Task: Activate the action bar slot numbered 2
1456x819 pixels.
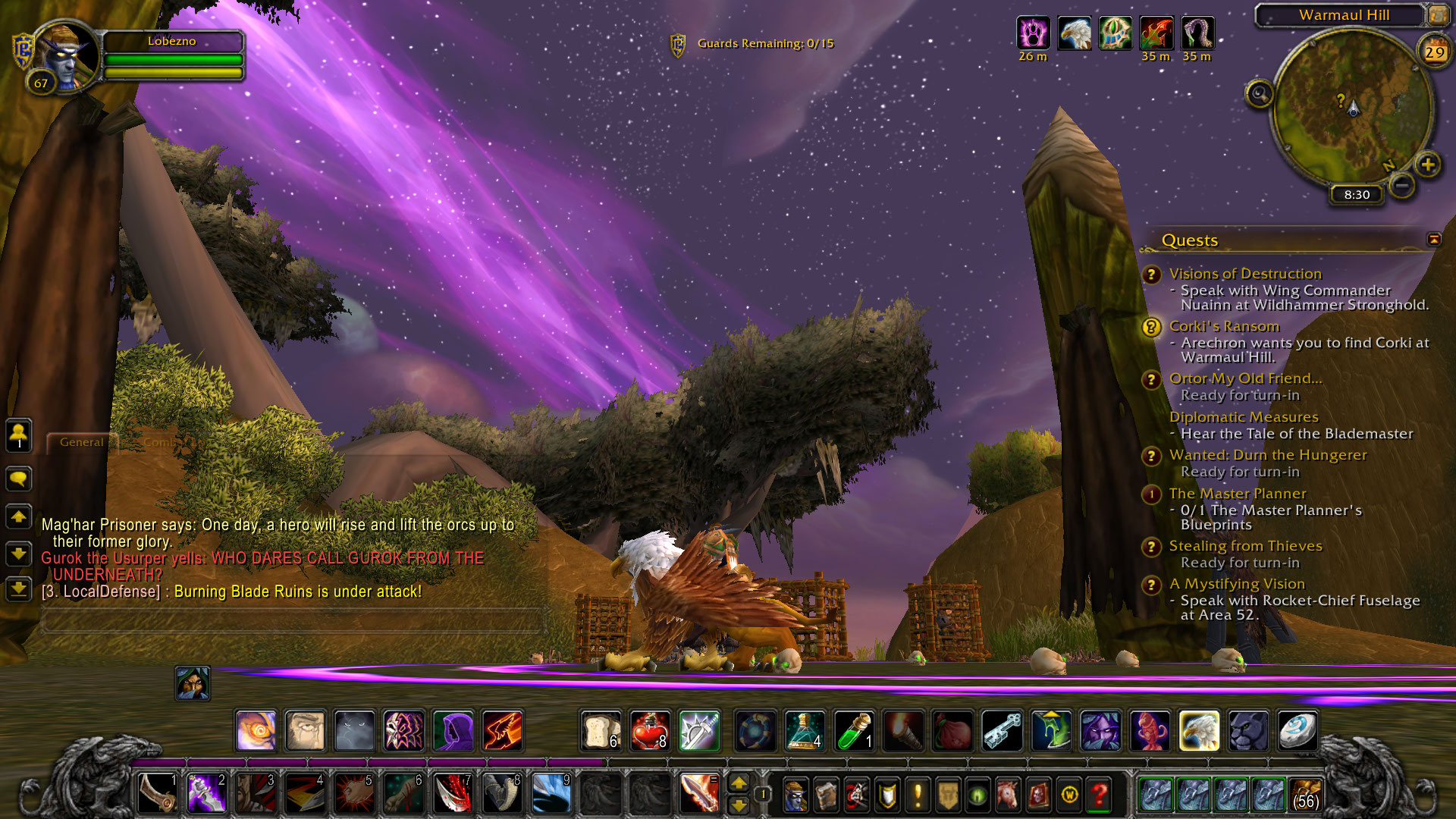Action: click(x=206, y=794)
